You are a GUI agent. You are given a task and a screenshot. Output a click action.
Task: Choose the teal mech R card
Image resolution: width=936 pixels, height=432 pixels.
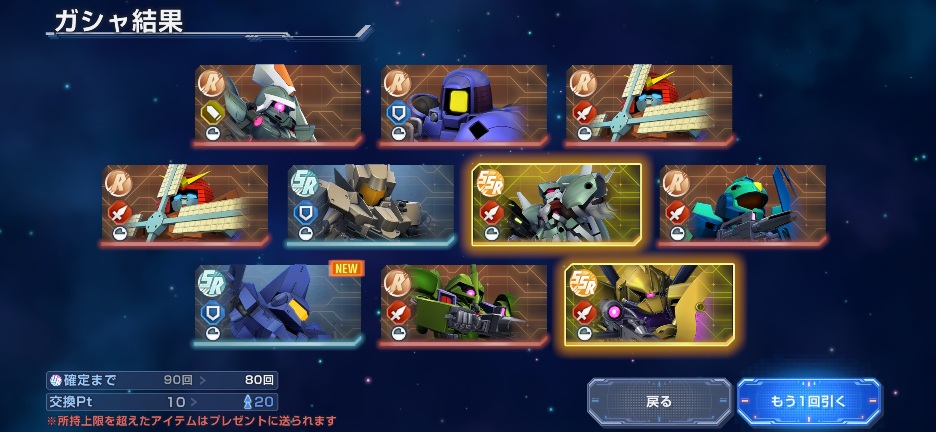point(742,205)
